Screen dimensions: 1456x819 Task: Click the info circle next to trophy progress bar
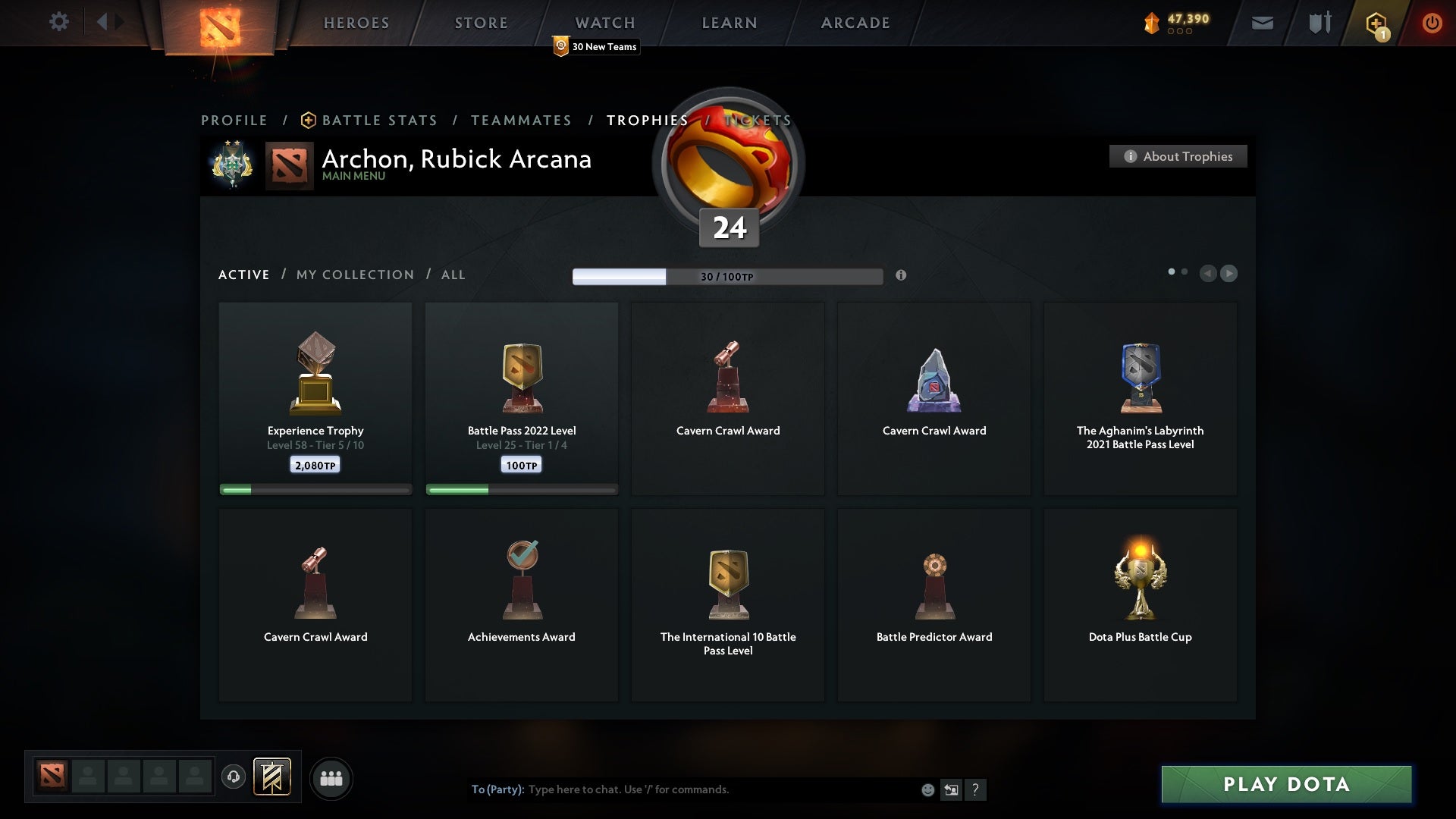(902, 276)
